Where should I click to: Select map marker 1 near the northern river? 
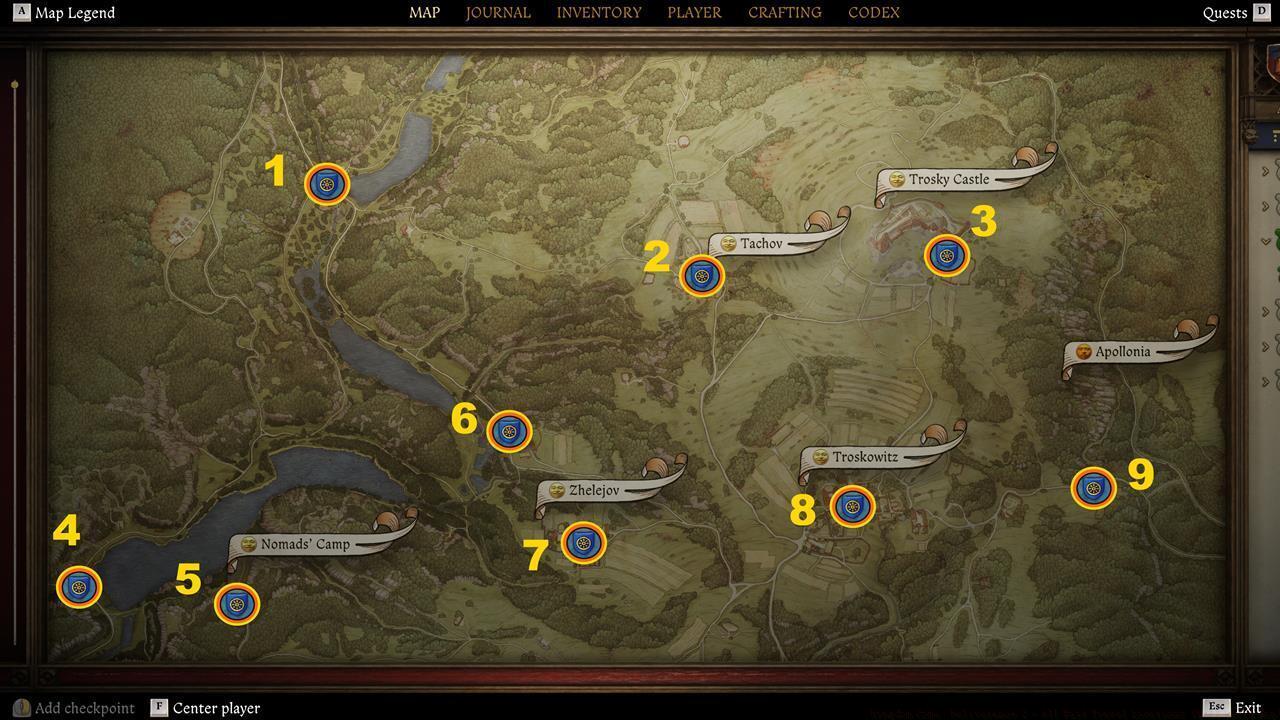(326, 184)
